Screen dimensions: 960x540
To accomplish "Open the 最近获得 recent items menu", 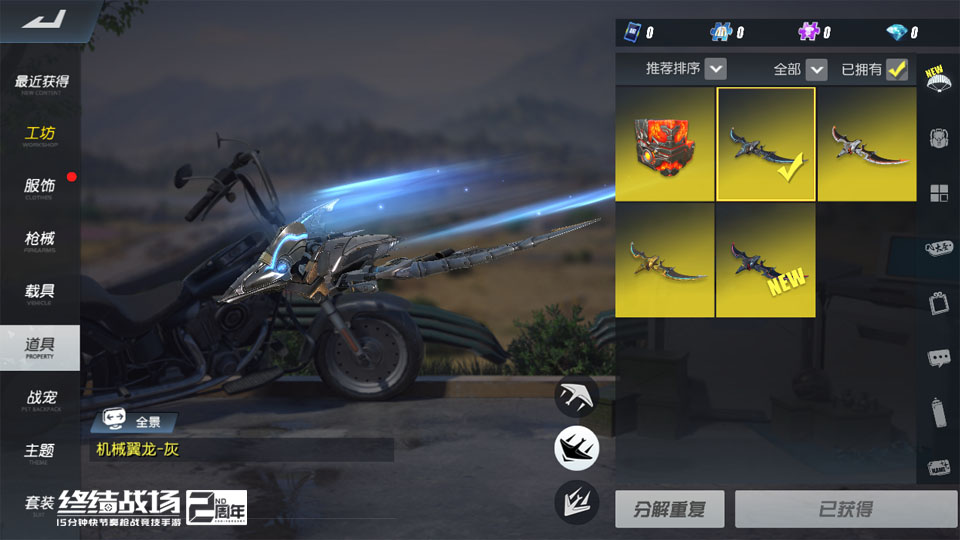I will pyautogui.click(x=41, y=83).
